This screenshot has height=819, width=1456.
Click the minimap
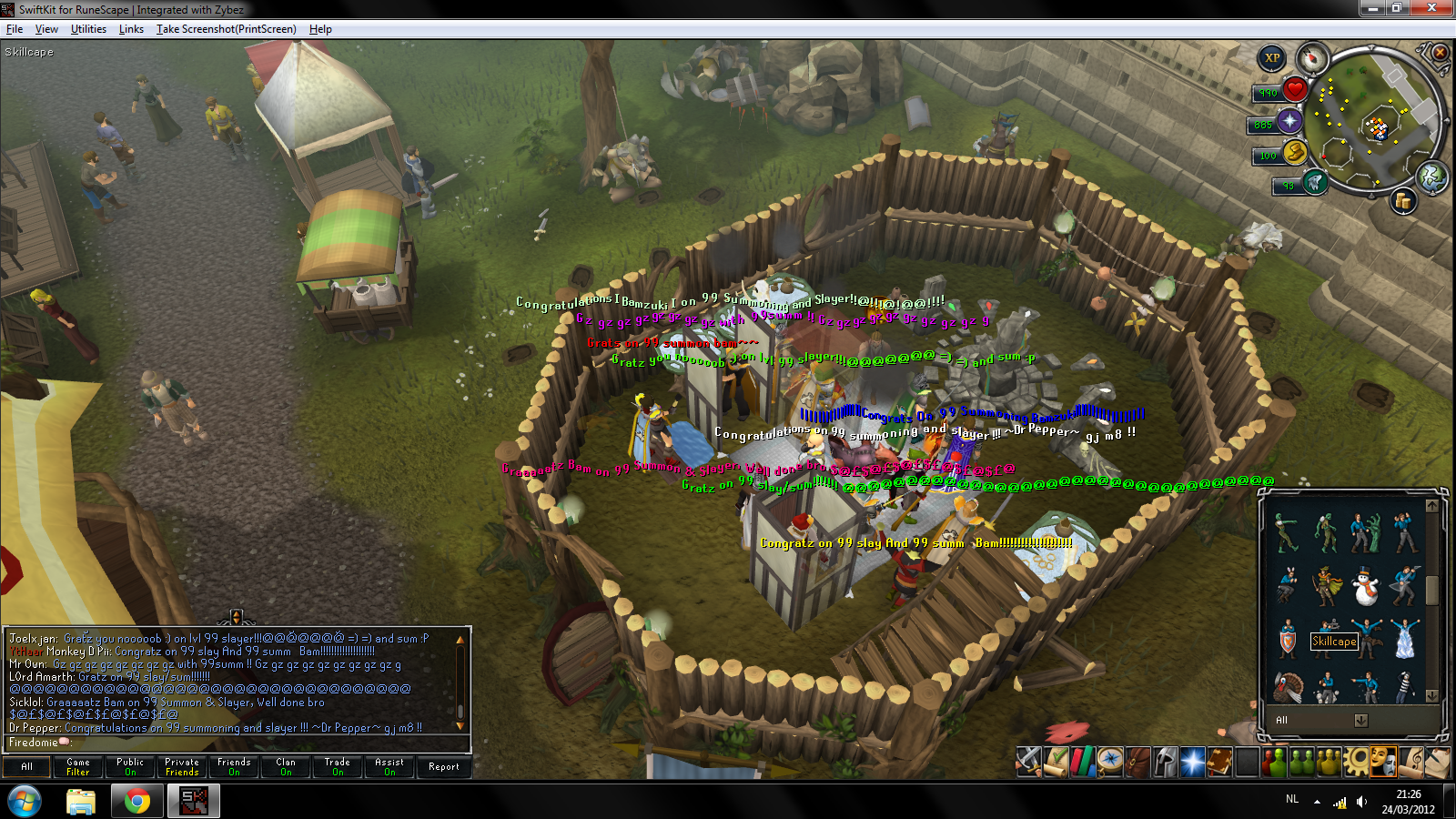click(1374, 123)
